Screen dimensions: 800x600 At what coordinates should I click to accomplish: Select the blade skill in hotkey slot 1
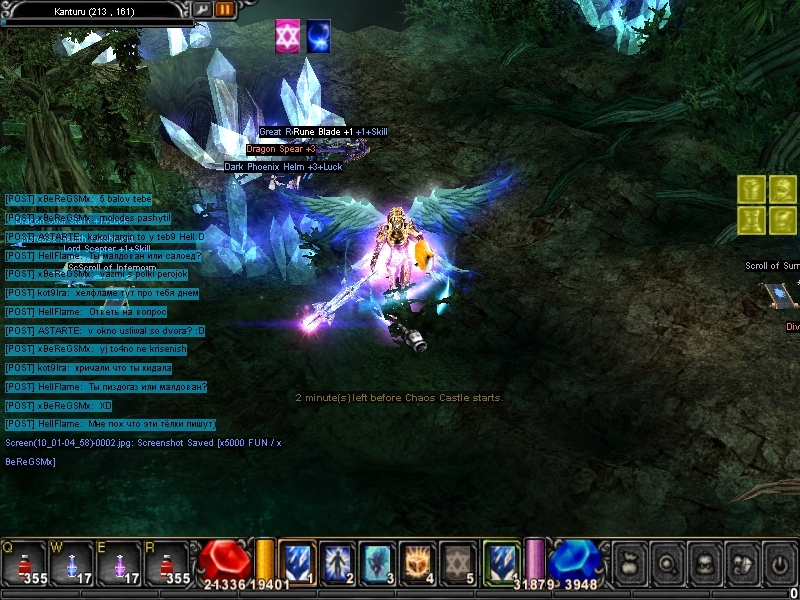tap(298, 562)
